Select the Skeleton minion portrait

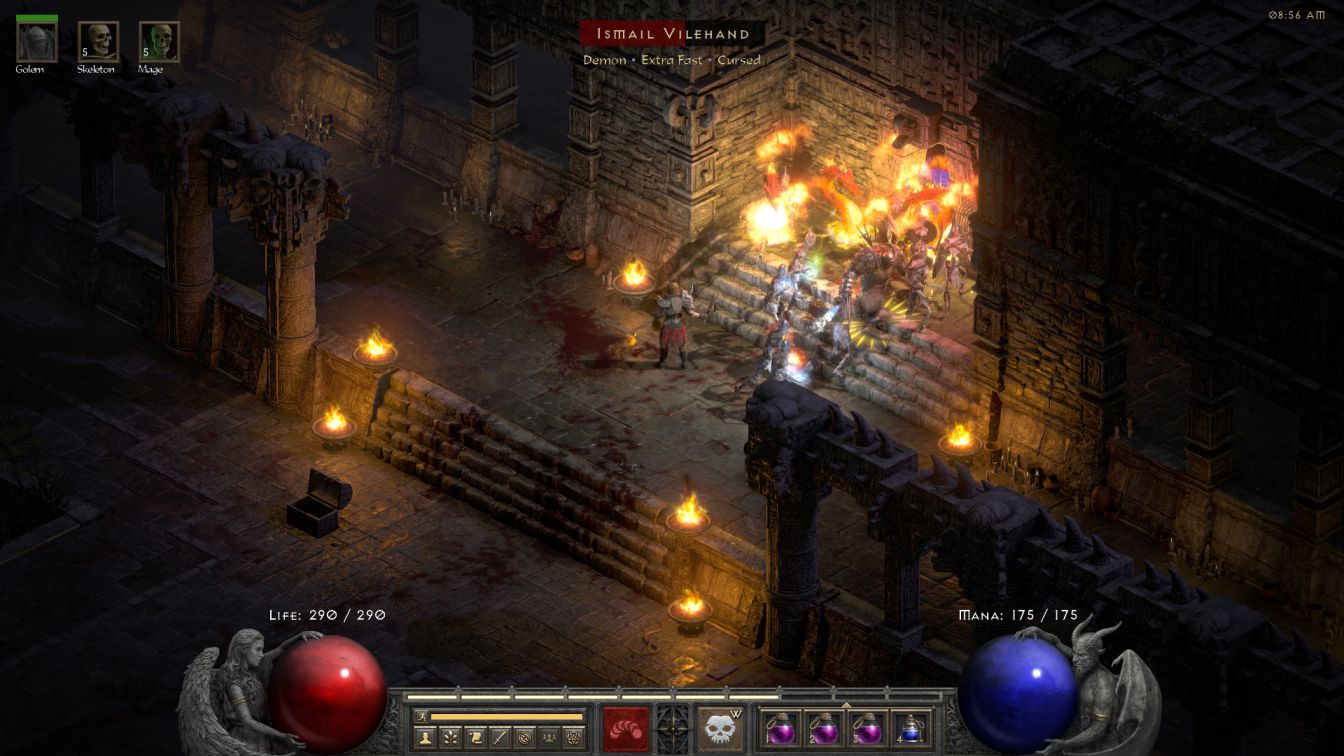(98, 42)
